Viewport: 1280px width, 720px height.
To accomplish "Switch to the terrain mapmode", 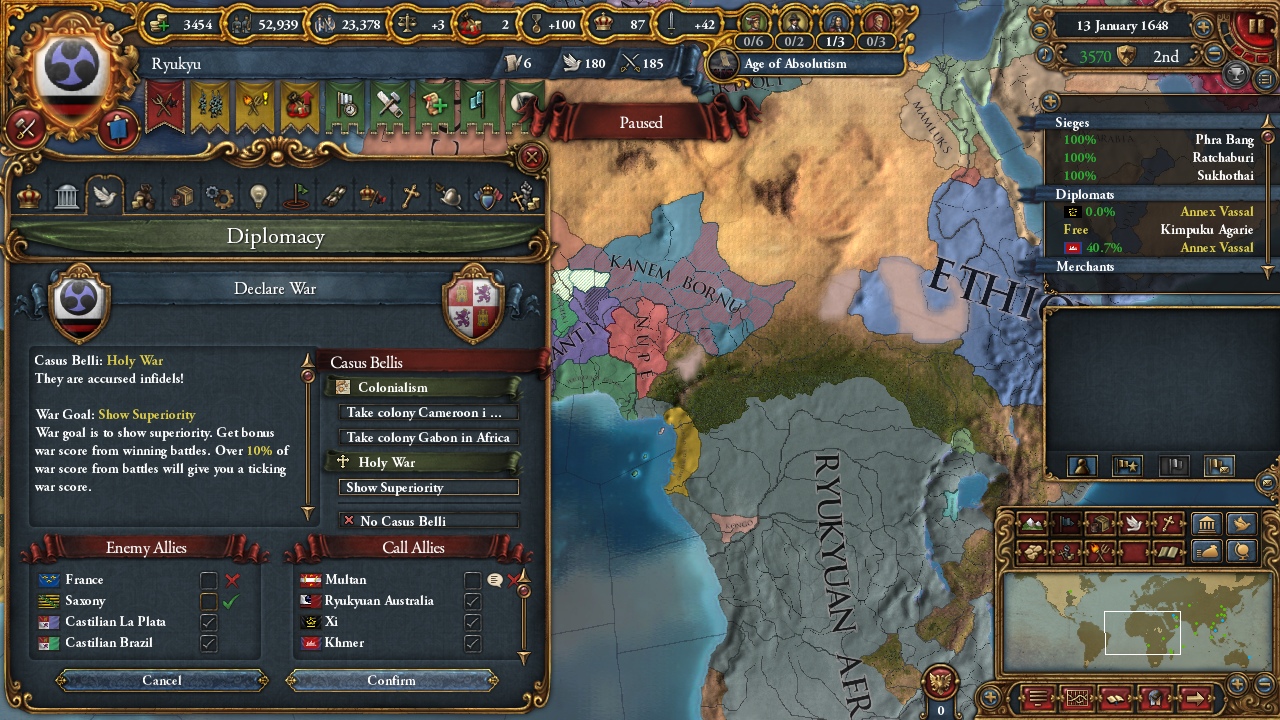I will pos(1032,523).
